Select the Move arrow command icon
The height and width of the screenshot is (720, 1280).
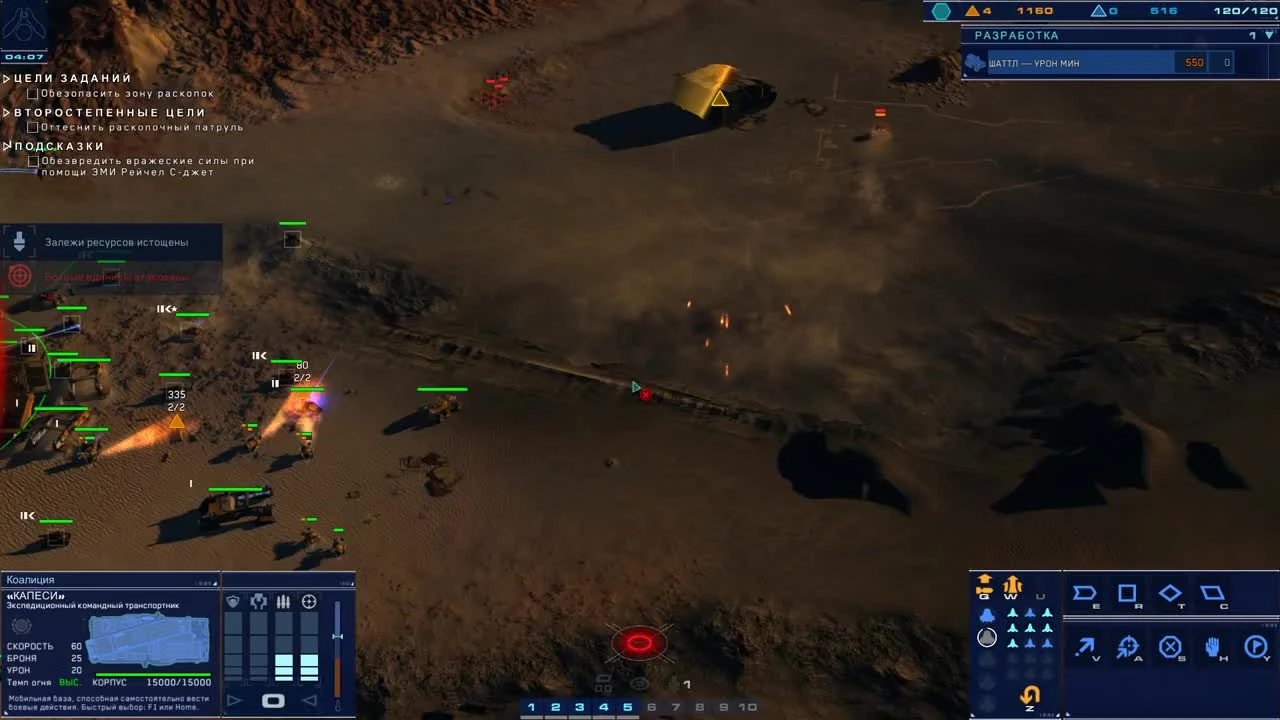click(1084, 647)
